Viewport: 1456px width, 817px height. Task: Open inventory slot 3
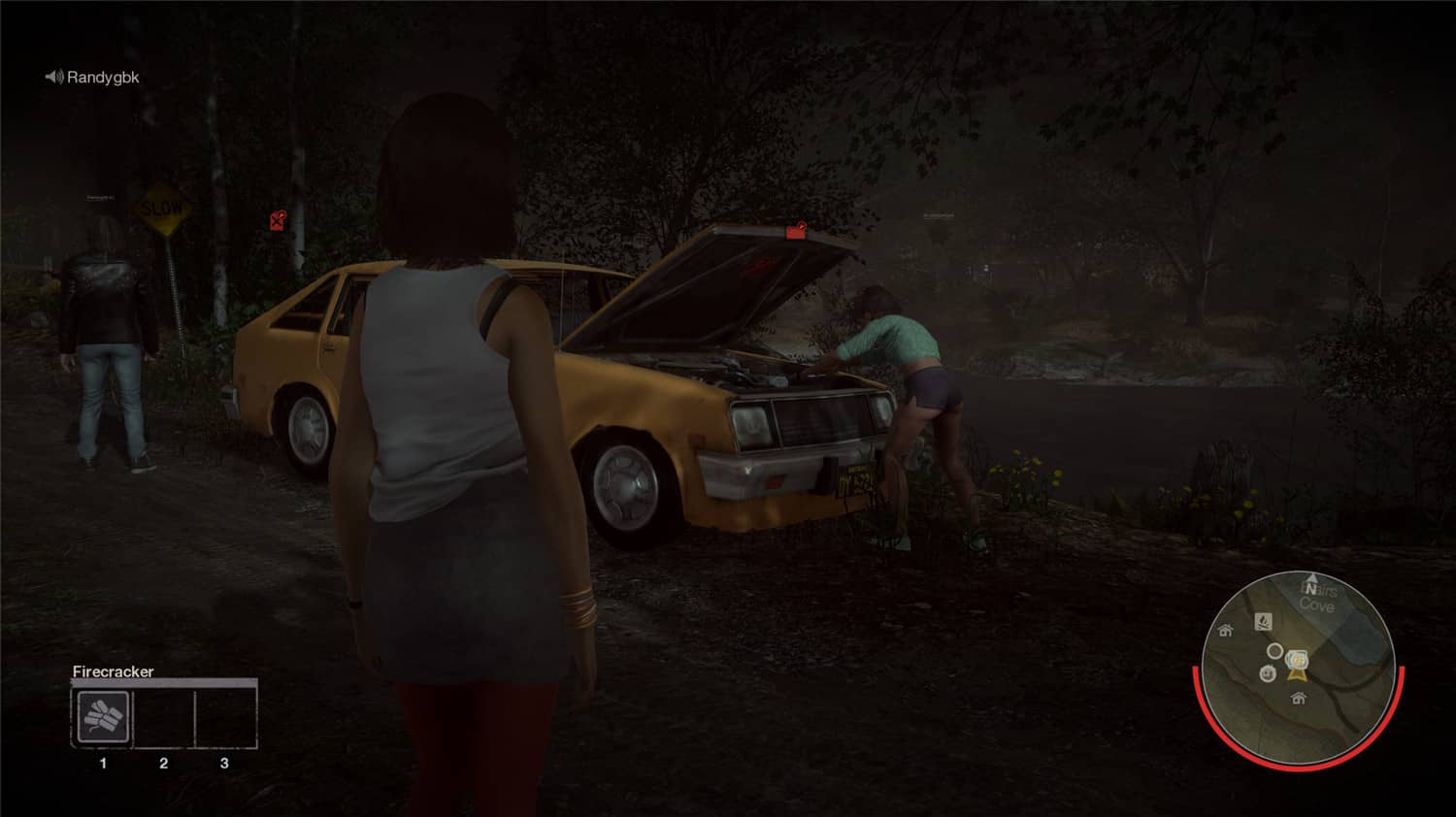pyautogui.click(x=225, y=716)
